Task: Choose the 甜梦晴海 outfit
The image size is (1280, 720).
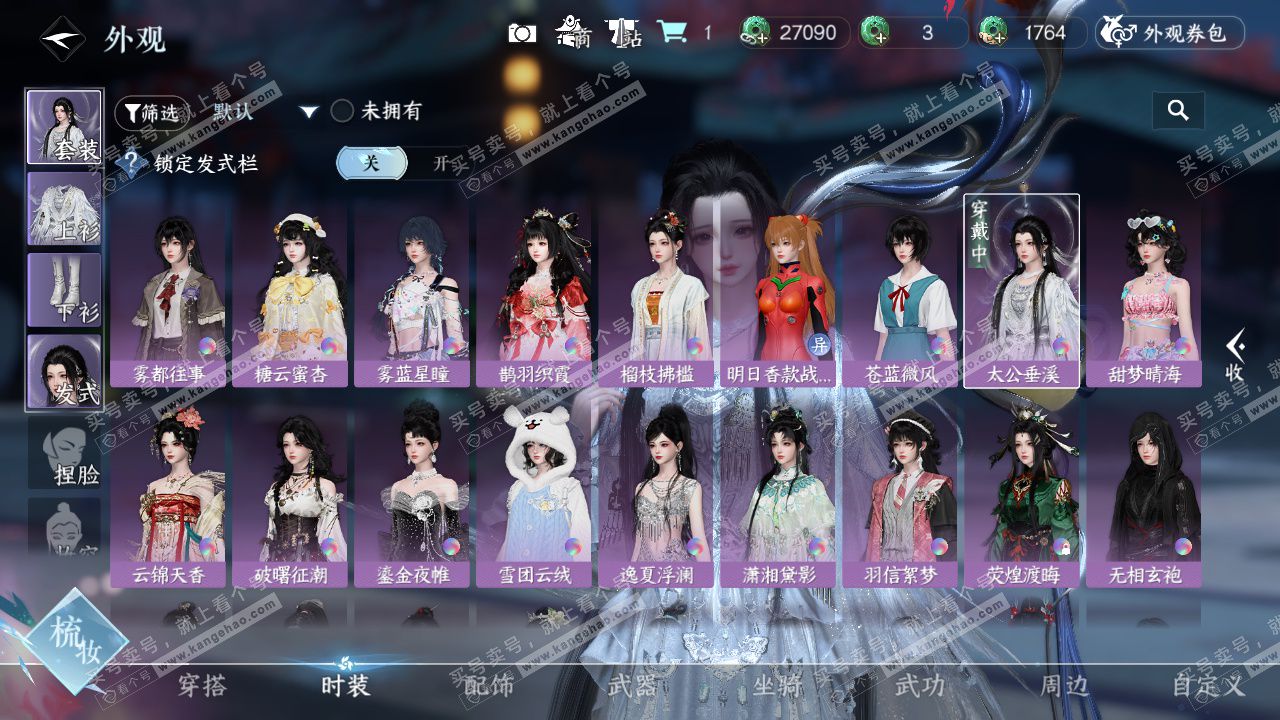Action: click(x=1144, y=290)
